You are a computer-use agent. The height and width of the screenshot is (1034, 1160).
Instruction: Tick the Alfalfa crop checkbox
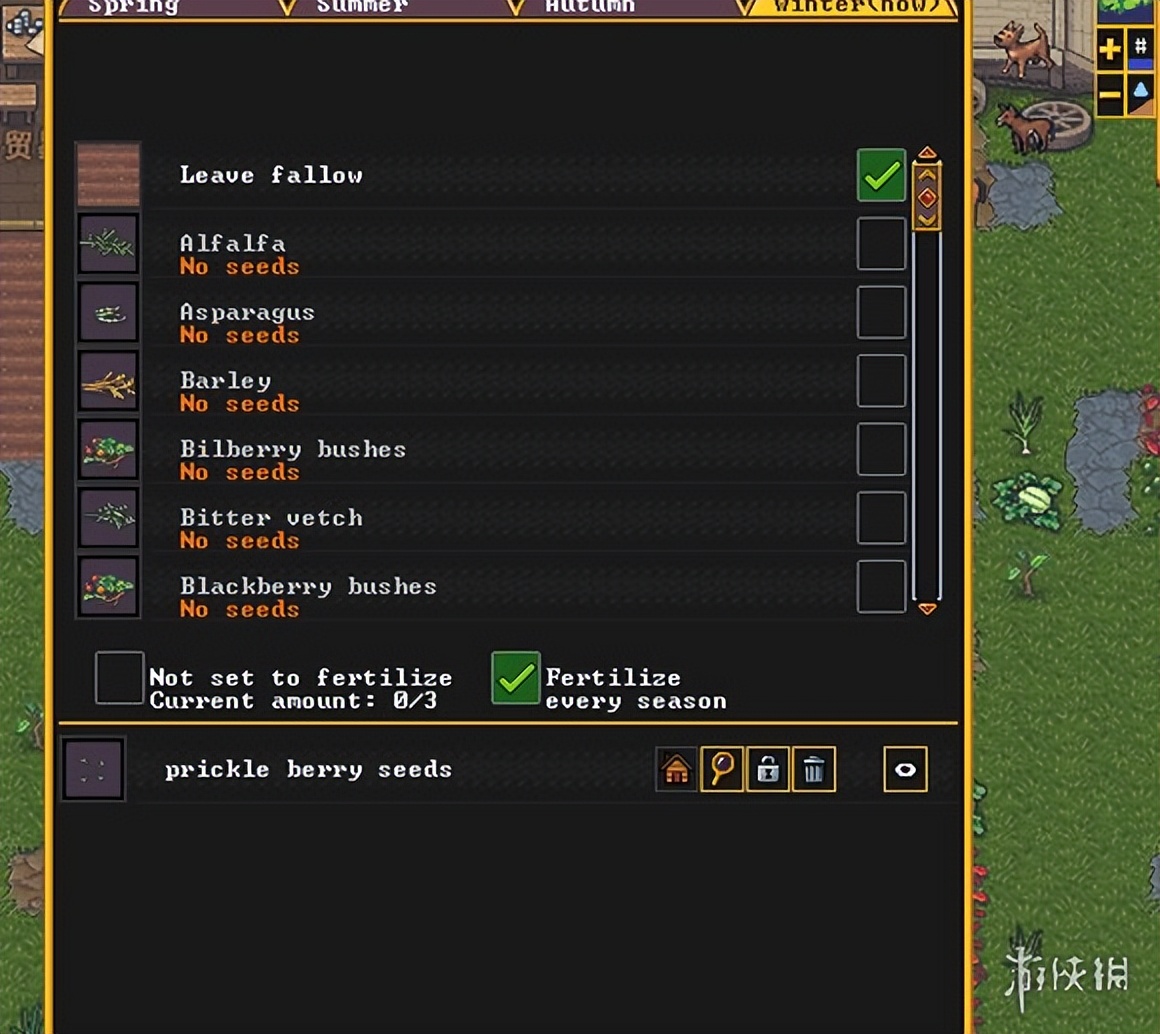(881, 244)
